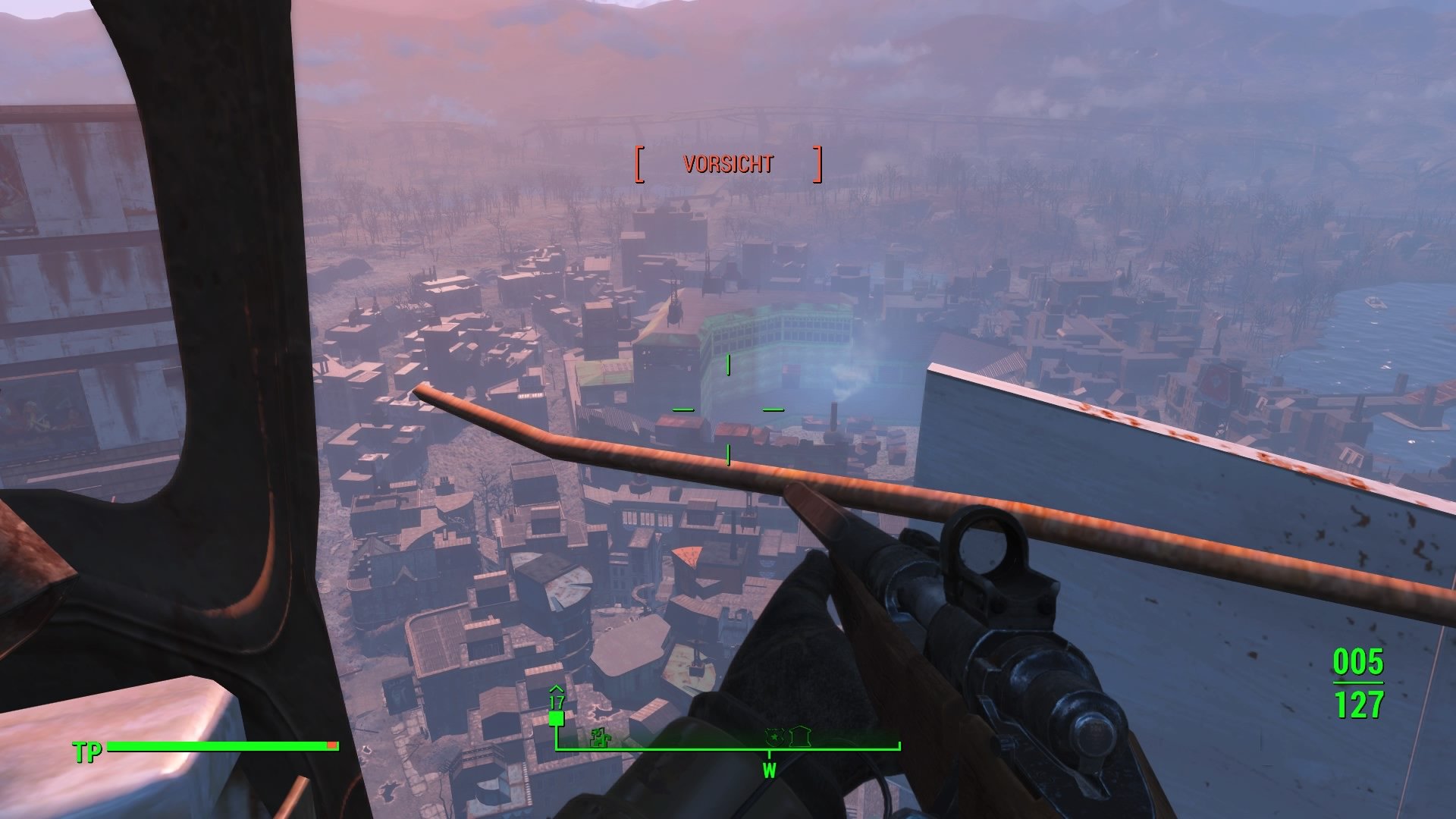Select the crosshair reticle at screen center
This screenshot has height=819, width=1456.
(728, 409)
